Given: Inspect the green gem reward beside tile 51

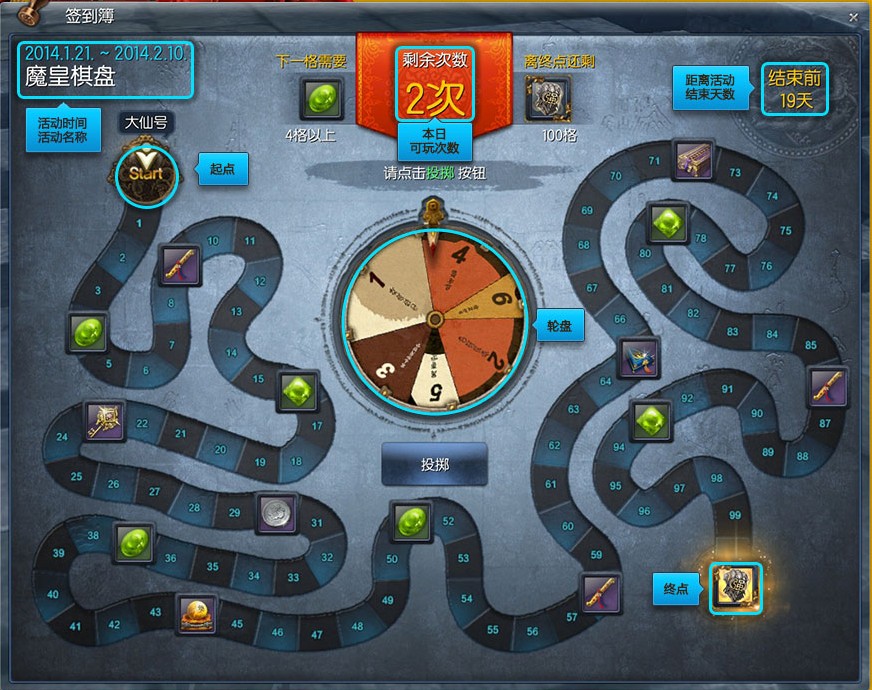Looking at the screenshot, I should click(411, 522).
